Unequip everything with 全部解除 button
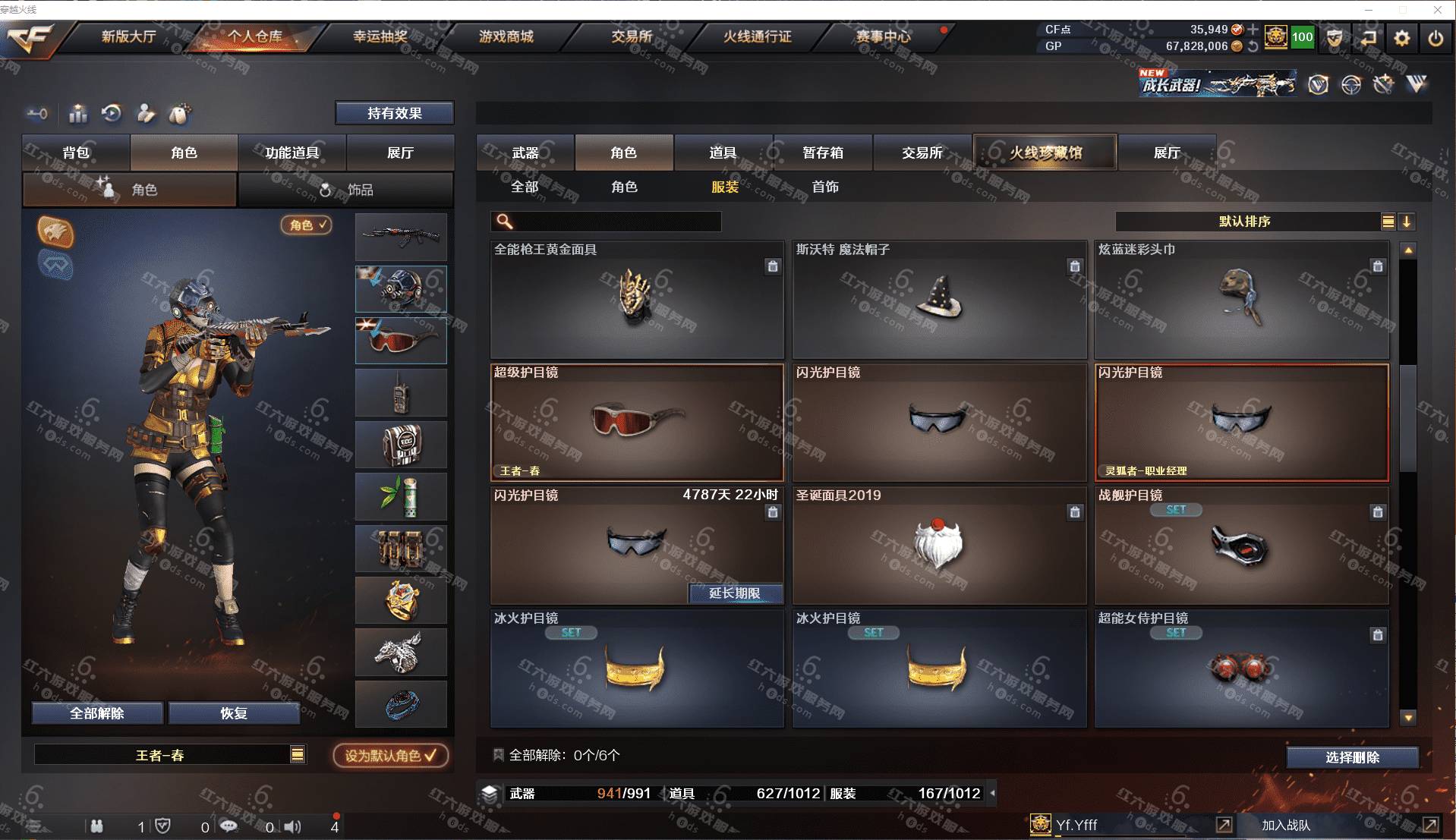This screenshot has width=1456, height=840. point(97,713)
